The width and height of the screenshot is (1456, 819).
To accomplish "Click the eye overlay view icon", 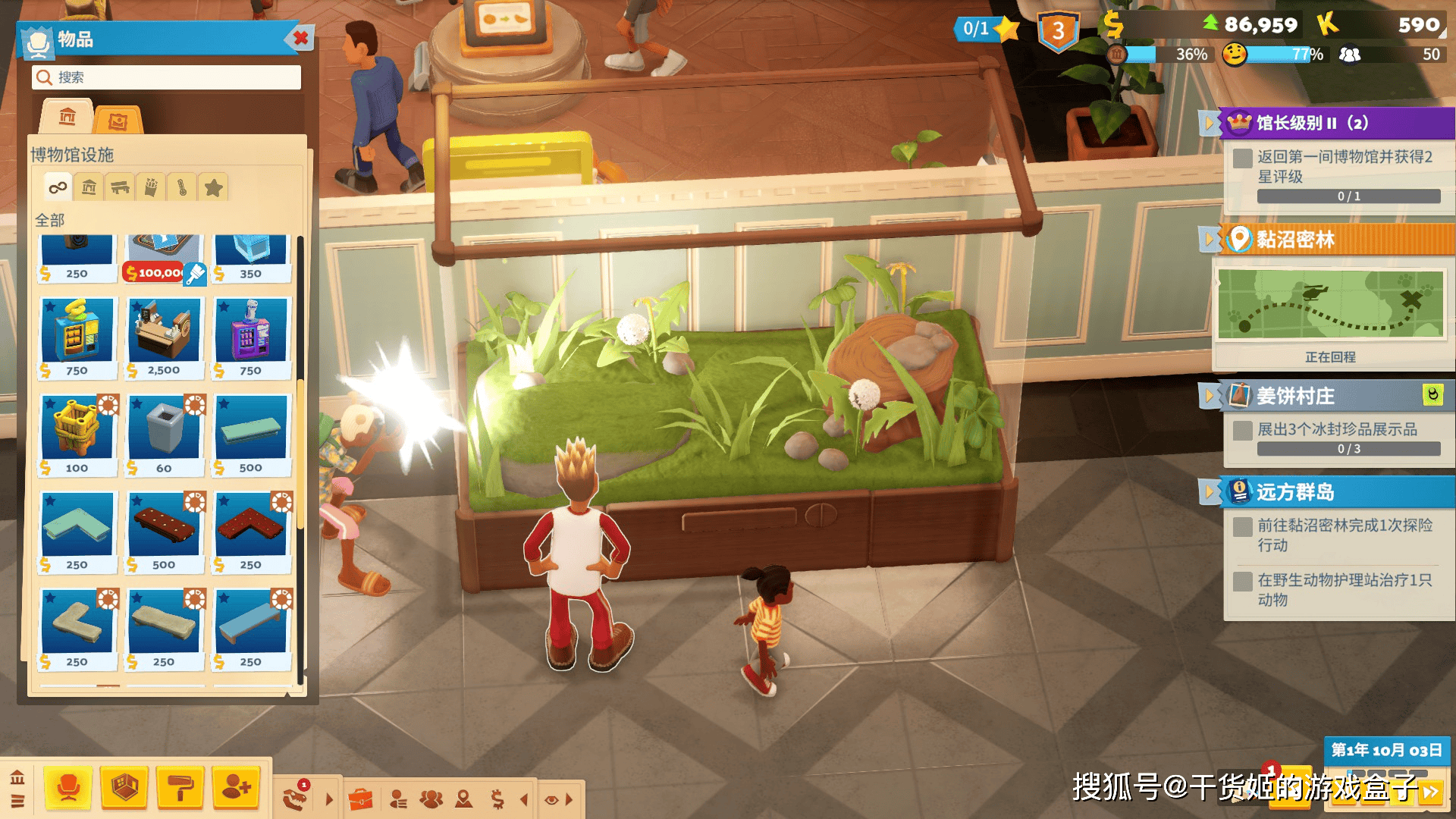I will [x=551, y=799].
